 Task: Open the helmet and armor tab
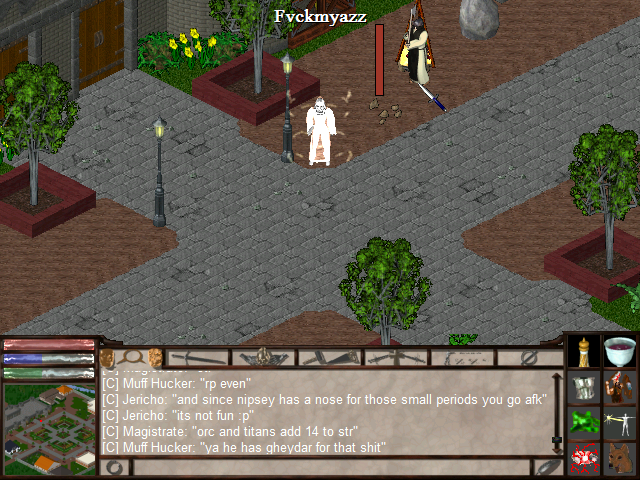click(x=264, y=357)
